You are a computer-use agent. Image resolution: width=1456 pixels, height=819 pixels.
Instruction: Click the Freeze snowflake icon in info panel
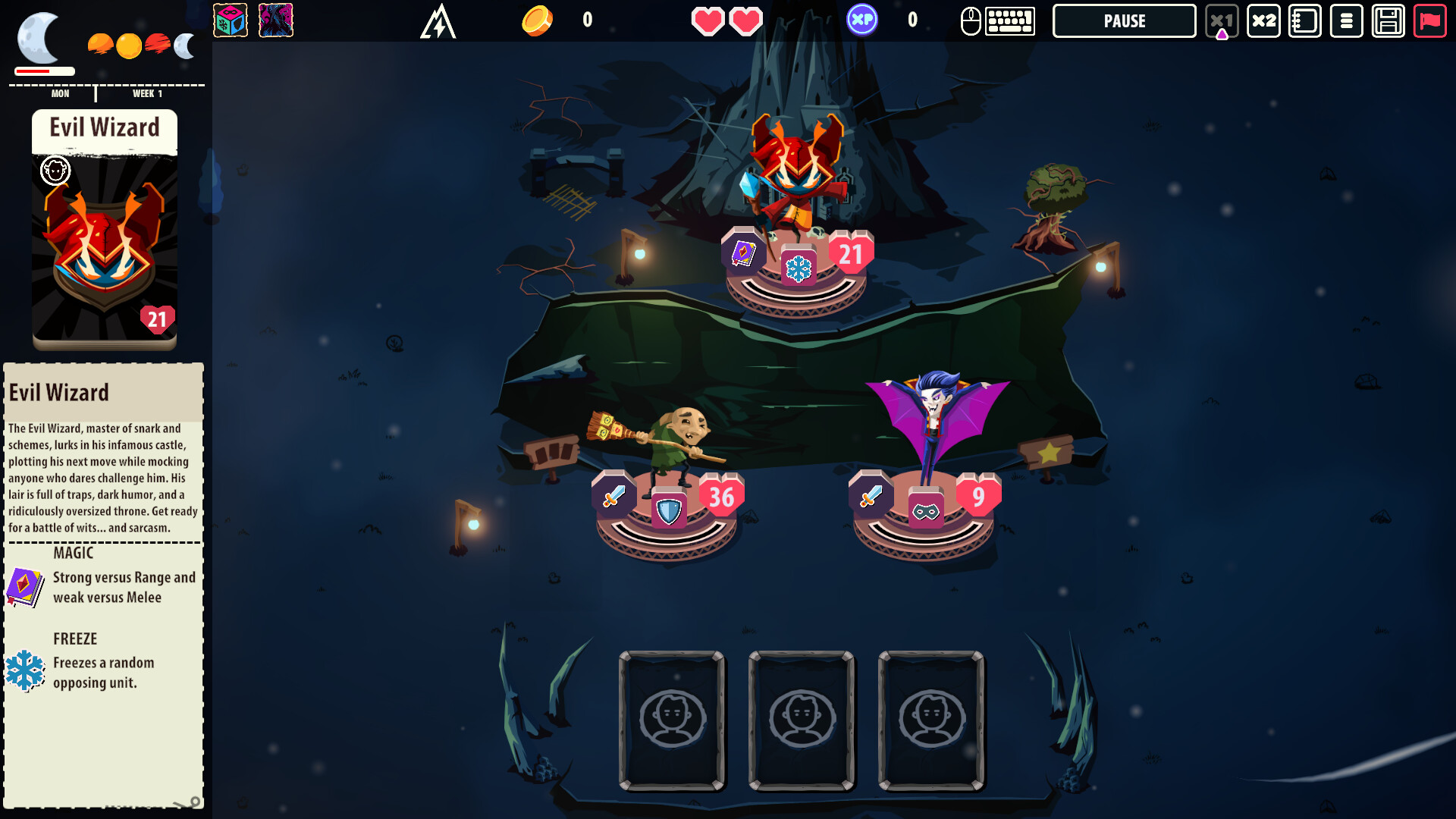[25, 670]
